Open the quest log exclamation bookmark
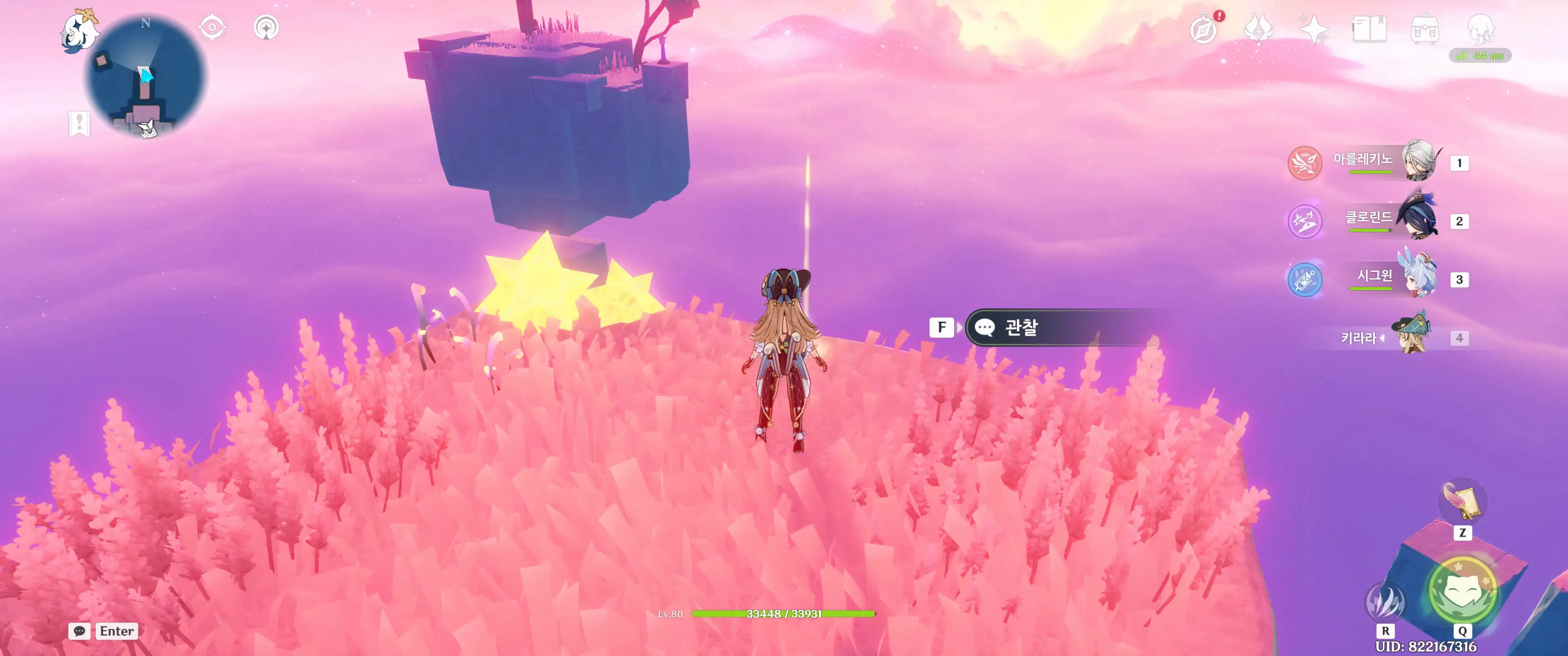This screenshot has width=1568, height=656. click(79, 124)
